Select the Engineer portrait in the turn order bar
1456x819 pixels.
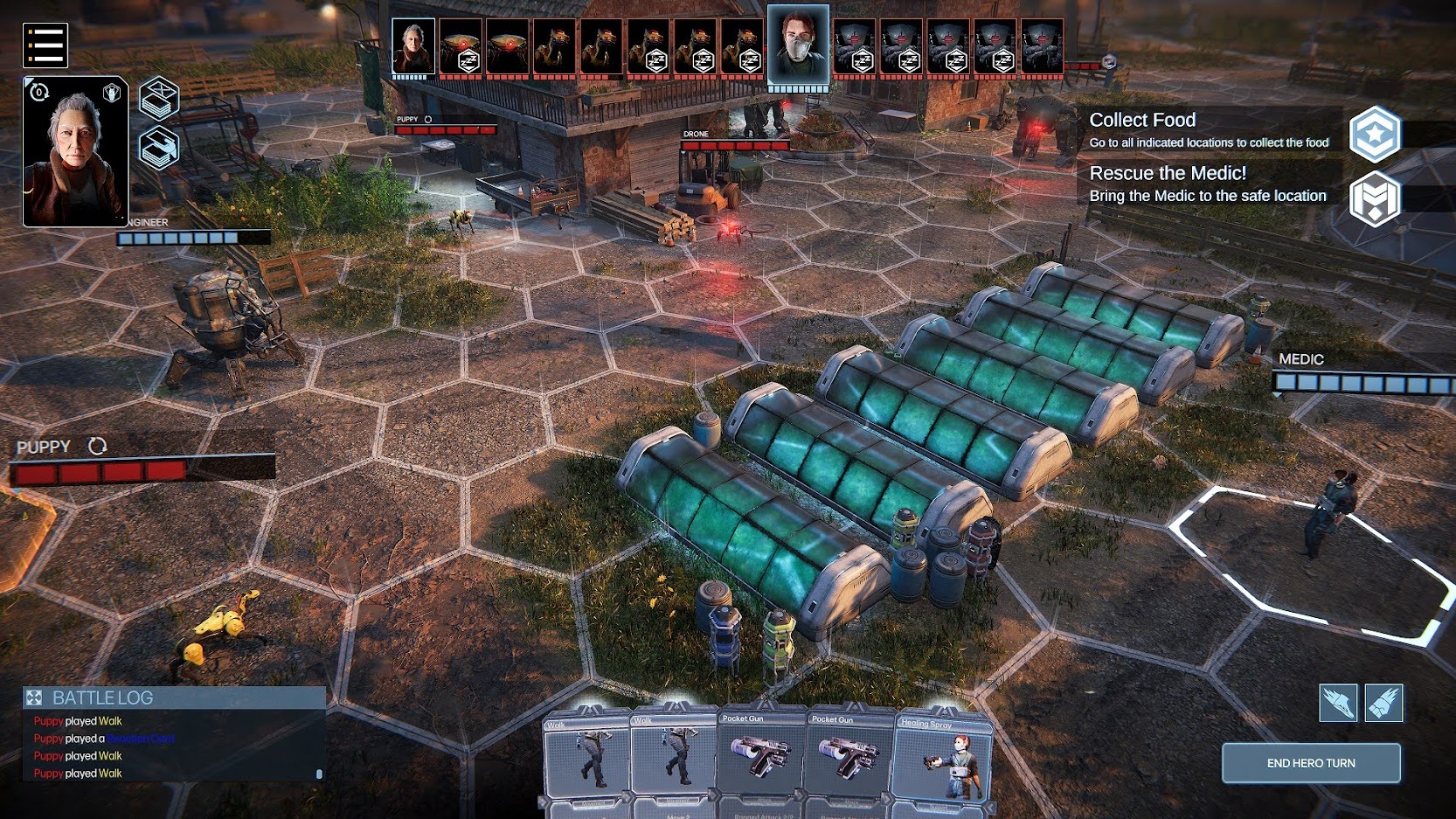tap(413, 47)
